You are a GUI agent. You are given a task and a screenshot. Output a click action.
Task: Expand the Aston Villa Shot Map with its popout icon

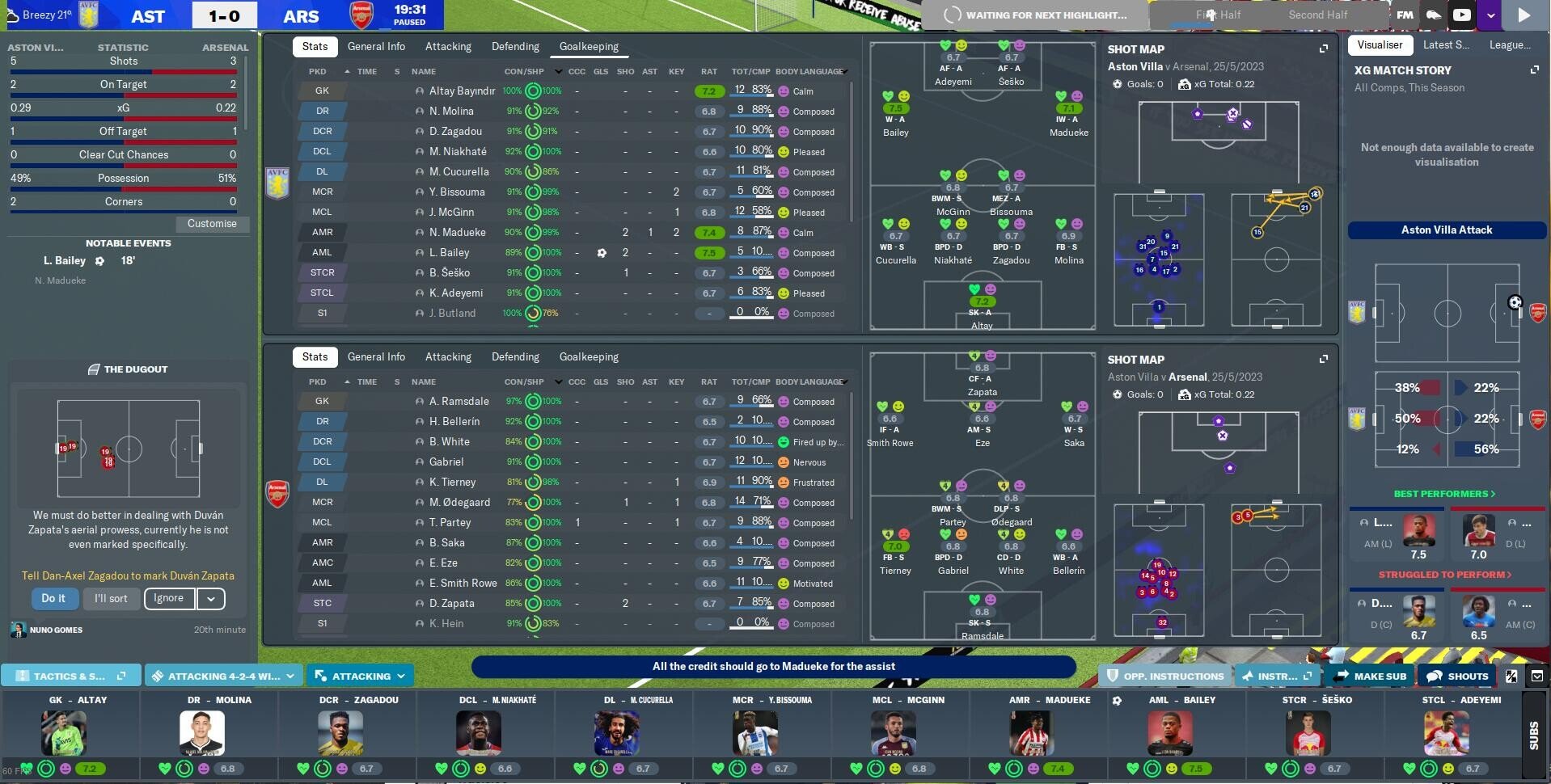pos(1323,48)
